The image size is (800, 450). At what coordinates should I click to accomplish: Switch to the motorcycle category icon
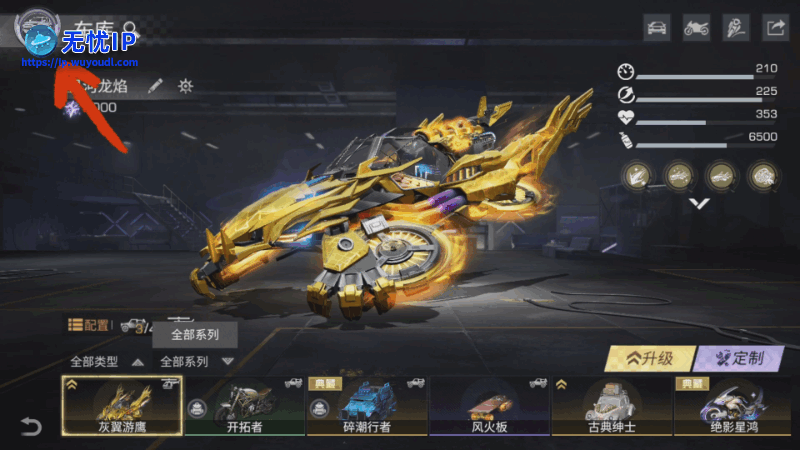pos(696,28)
